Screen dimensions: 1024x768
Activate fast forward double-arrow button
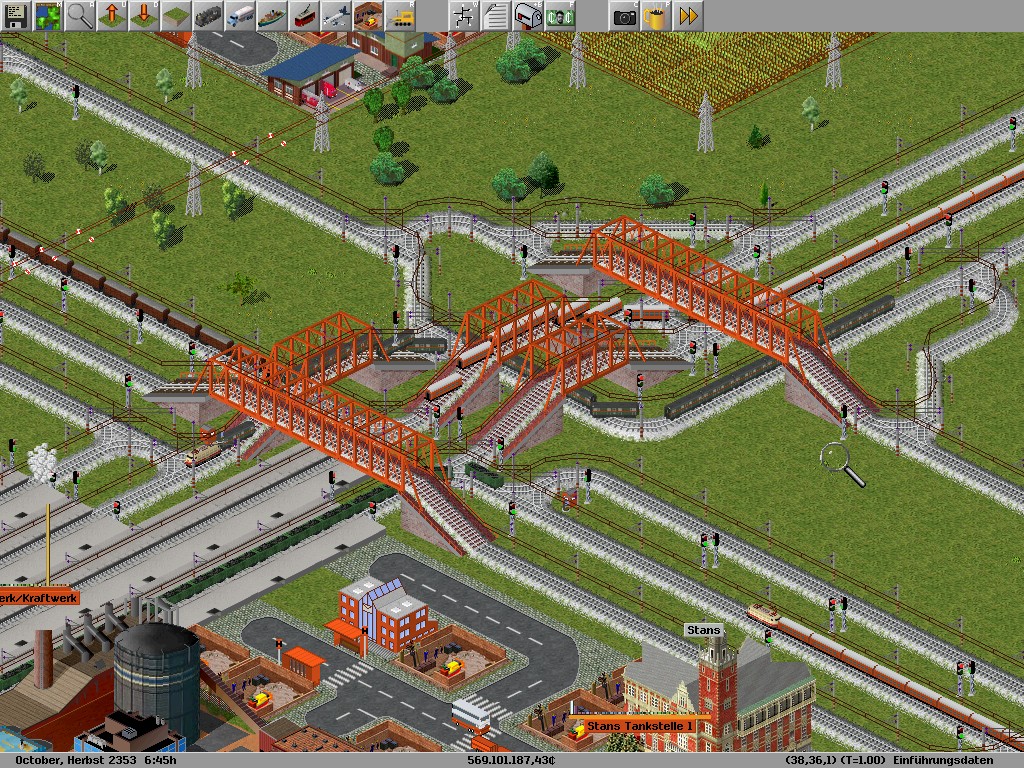point(688,15)
